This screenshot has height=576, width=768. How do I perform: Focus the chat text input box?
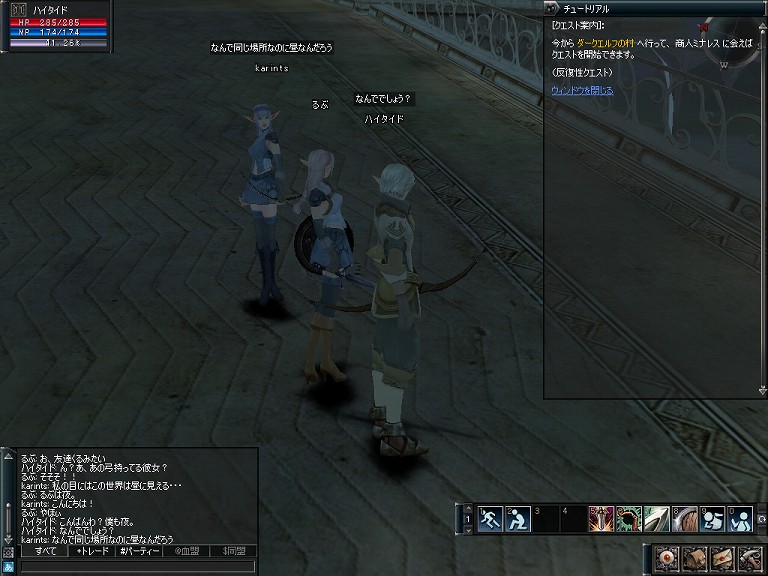click(x=130, y=566)
